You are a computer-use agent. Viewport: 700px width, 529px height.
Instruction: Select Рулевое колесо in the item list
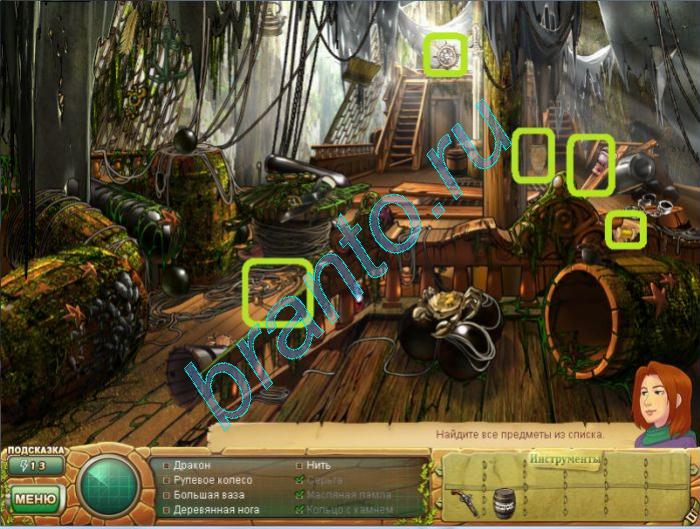pos(212,481)
